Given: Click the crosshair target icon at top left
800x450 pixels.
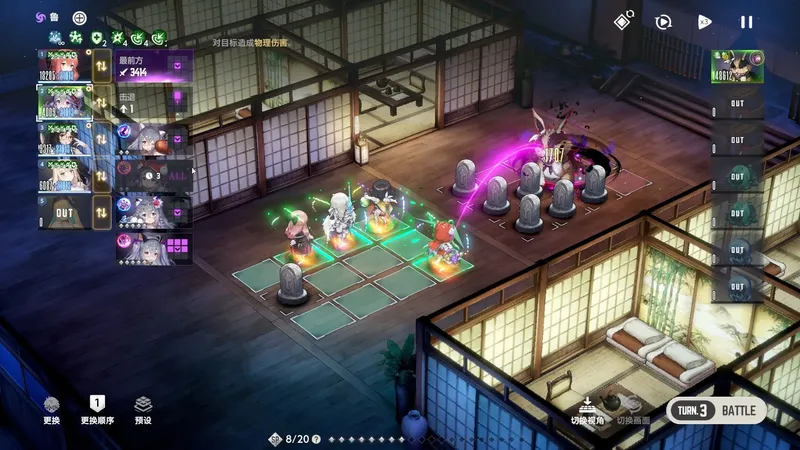Looking at the screenshot, I should pos(79,18).
